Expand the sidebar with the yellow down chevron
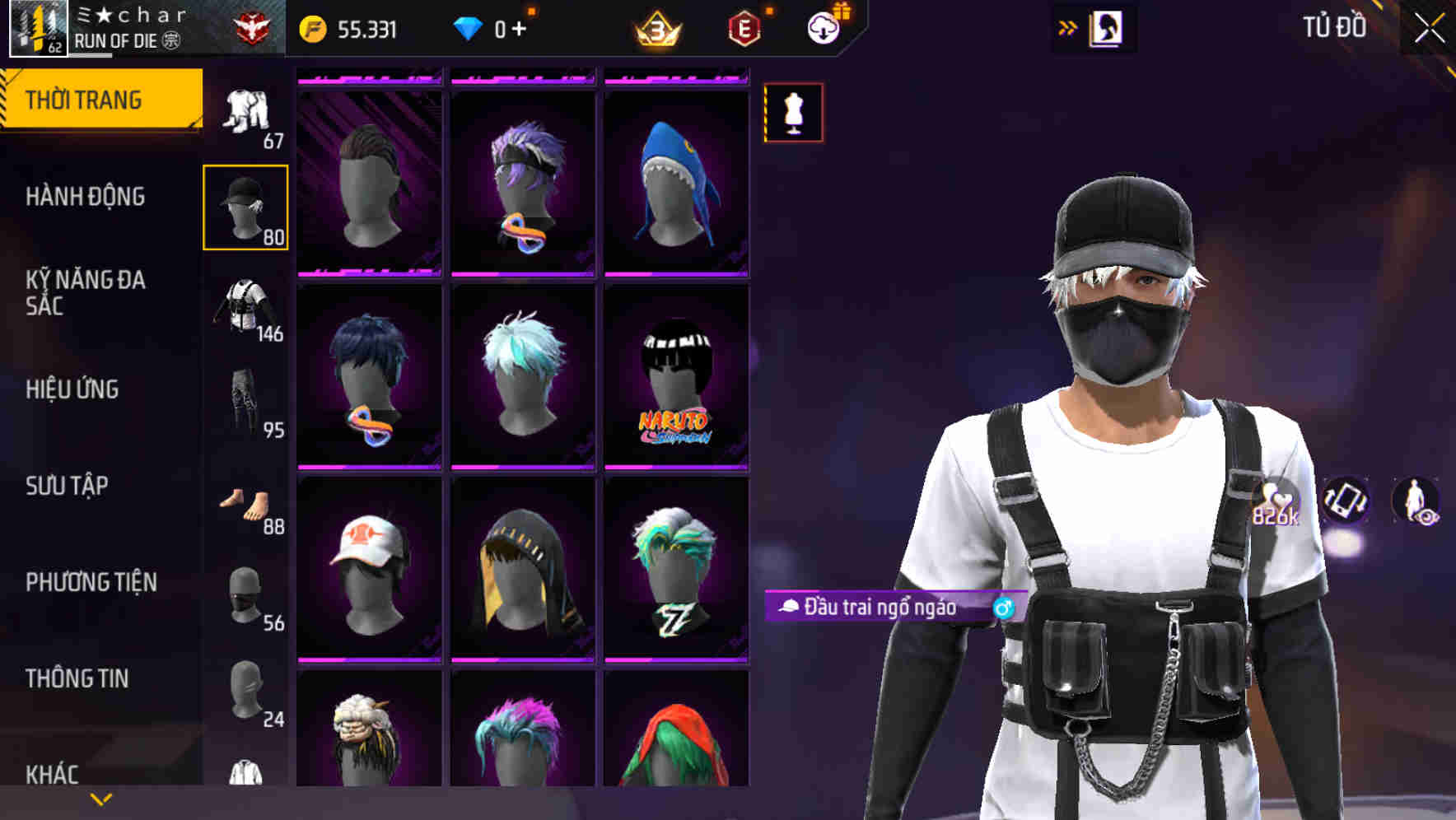Image resolution: width=1456 pixels, height=820 pixels. 100,798
